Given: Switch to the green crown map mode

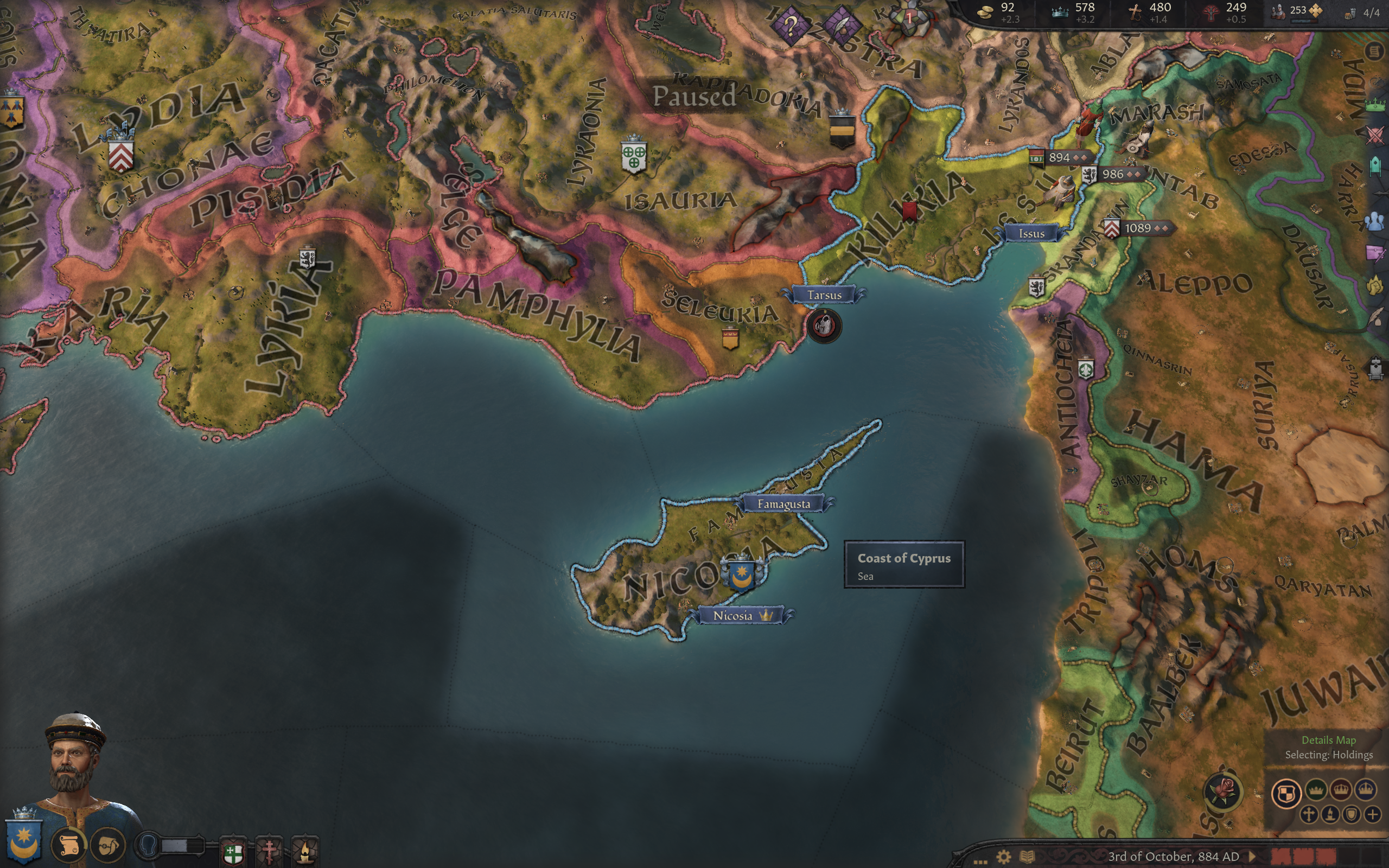Looking at the screenshot, I should click(x=1316, y=790).
